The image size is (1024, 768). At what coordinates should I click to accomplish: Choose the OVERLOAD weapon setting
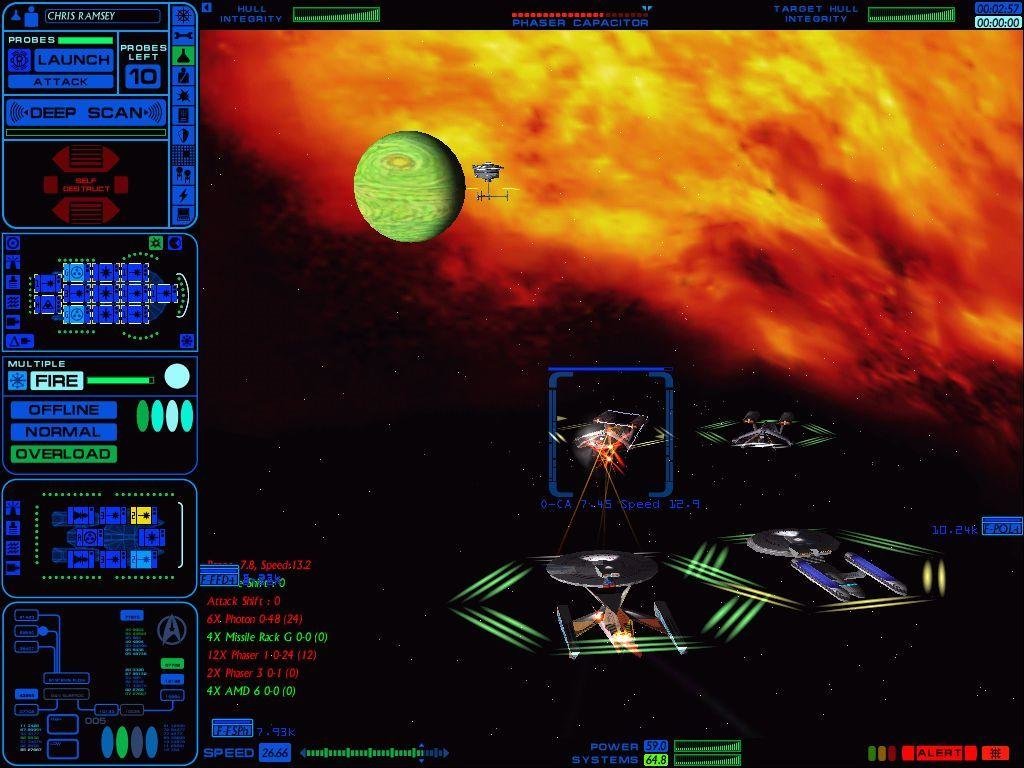coord(64,454)
